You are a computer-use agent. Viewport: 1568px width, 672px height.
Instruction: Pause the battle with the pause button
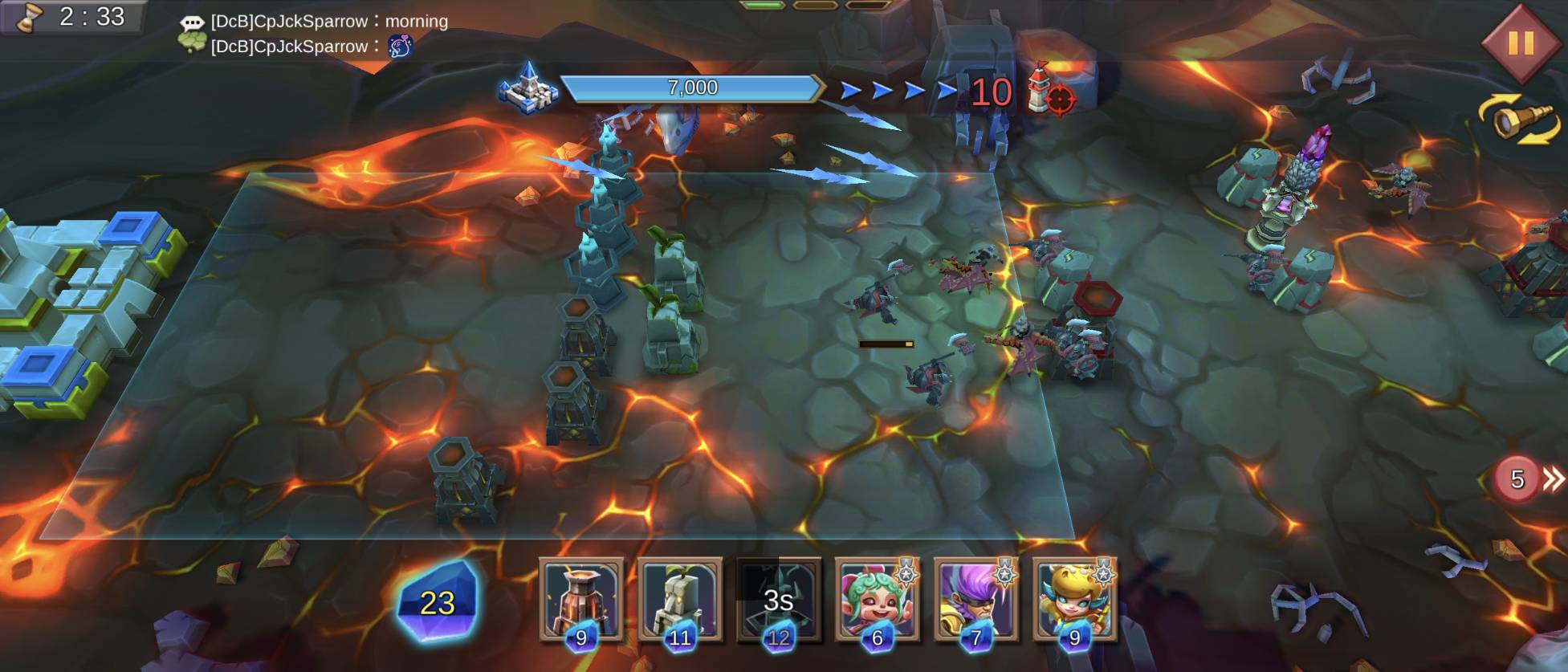point(1520,43)
